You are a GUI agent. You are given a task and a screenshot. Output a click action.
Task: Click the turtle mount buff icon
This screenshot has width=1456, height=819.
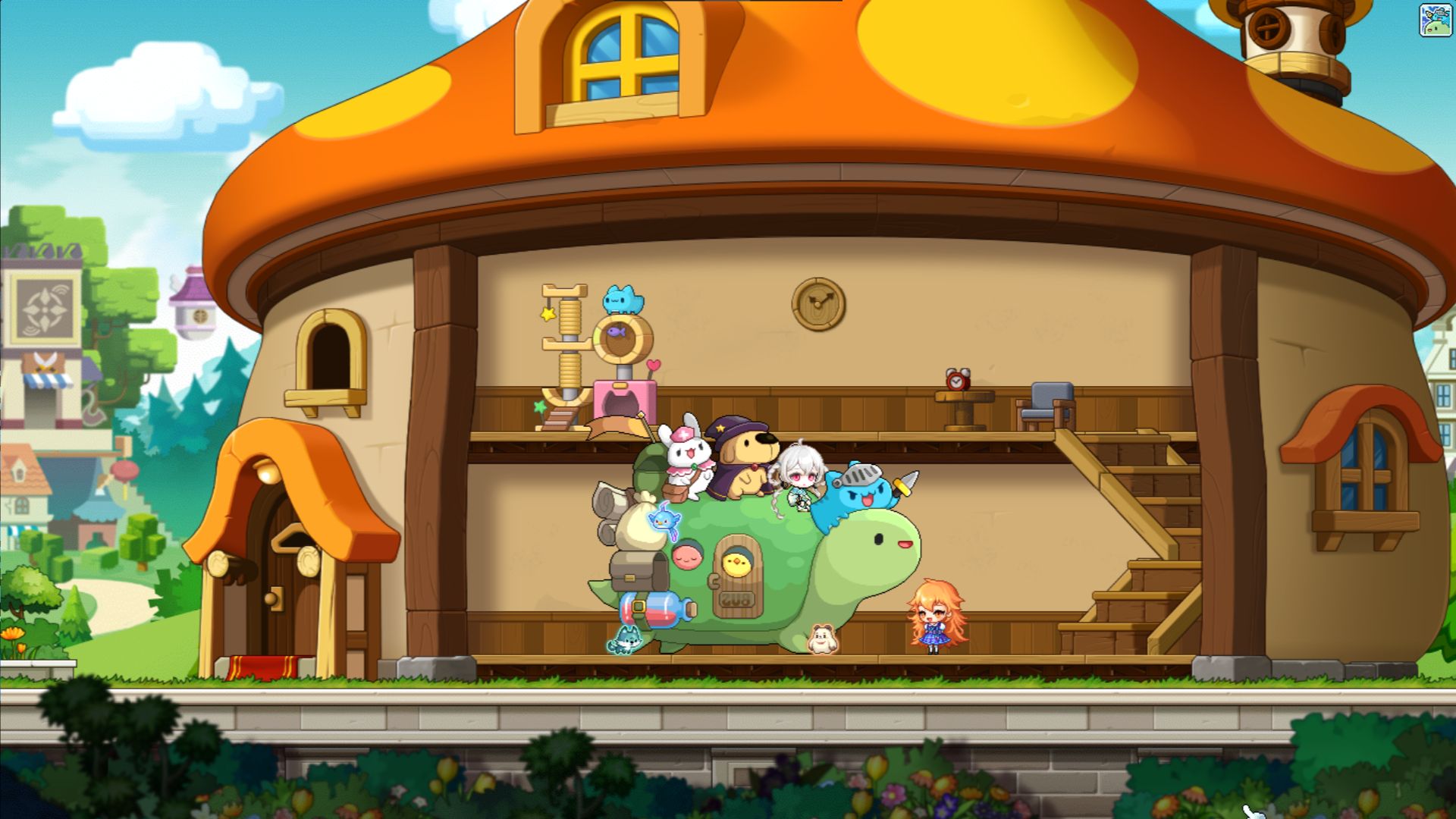click(1435, 20)
